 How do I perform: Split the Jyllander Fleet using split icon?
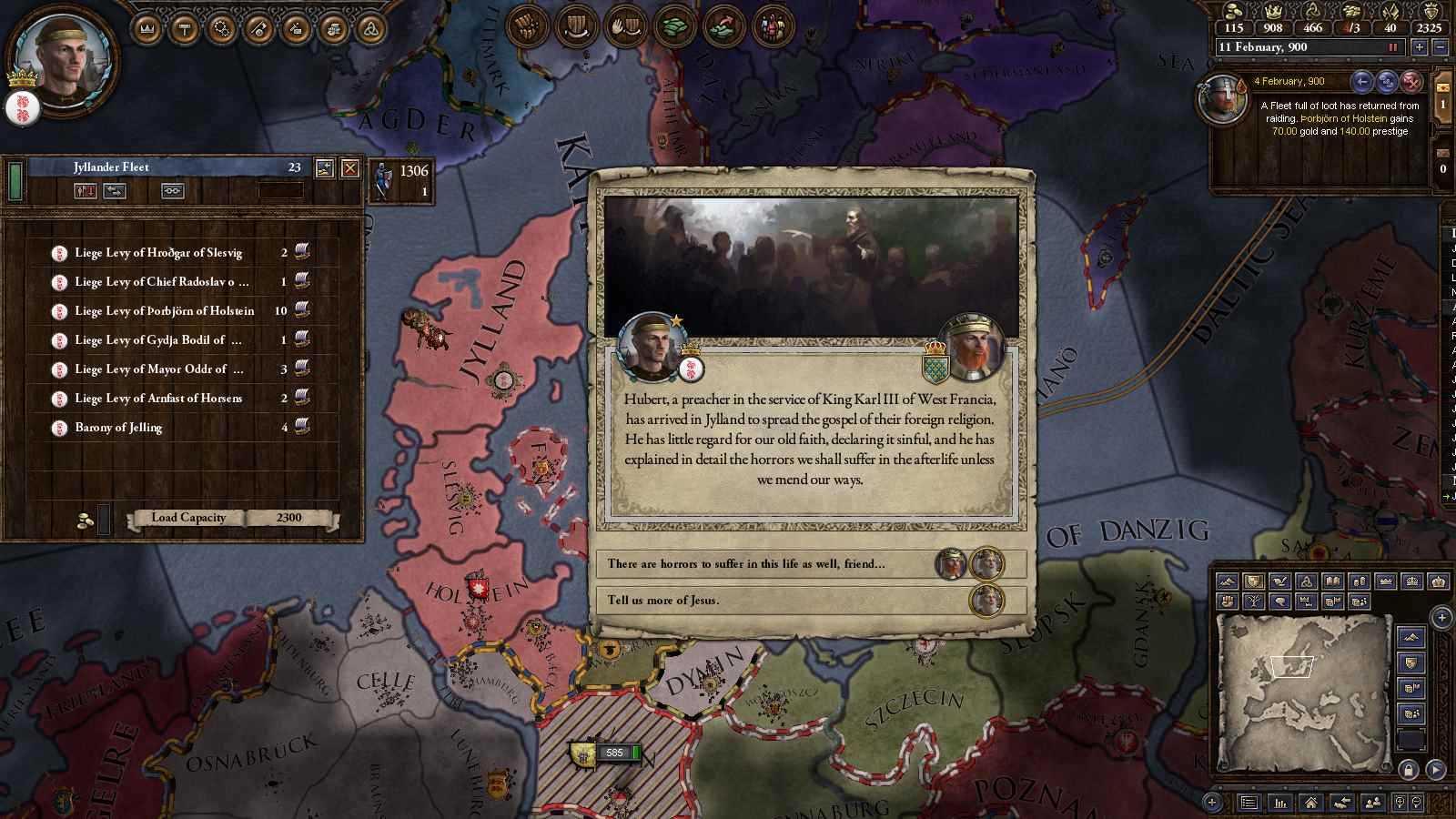115,191
